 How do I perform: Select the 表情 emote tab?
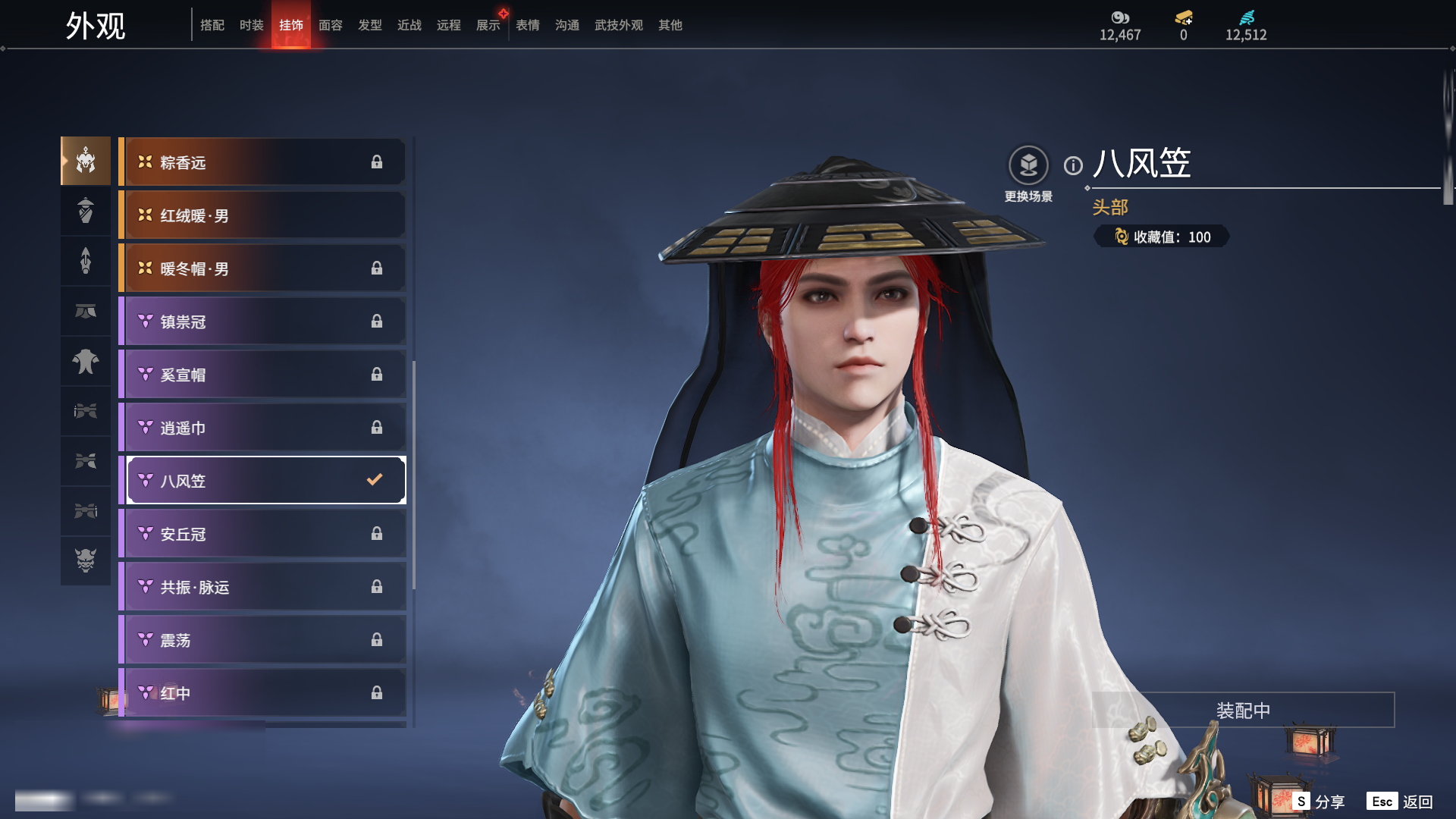click(x=528, y=25)
